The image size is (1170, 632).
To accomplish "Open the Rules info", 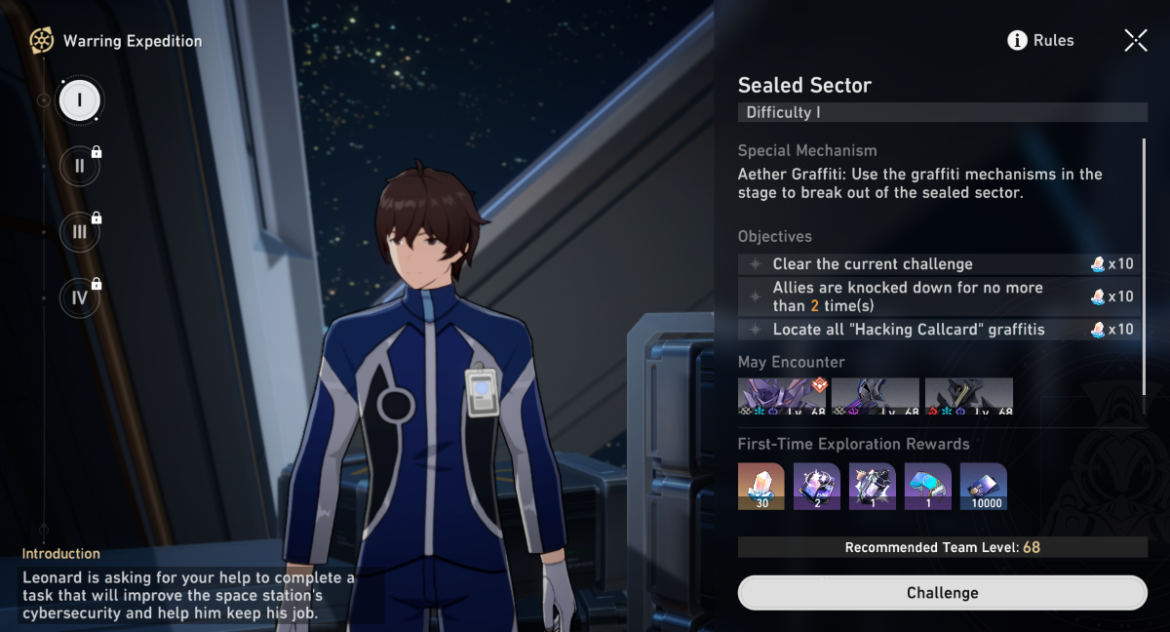I will click(1041, 41).
